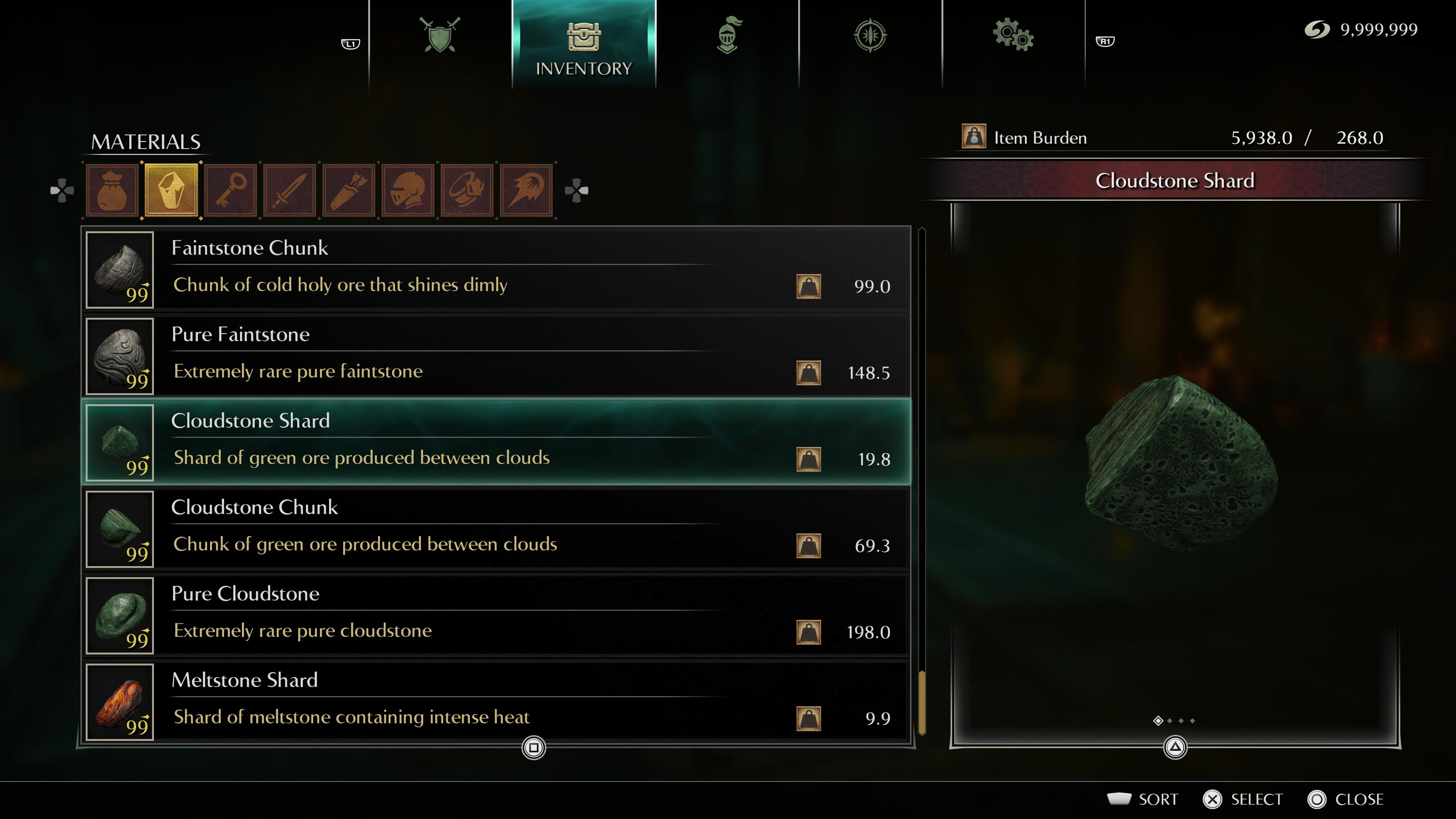Go to the gears settings tab

[x=1013, y=36]
